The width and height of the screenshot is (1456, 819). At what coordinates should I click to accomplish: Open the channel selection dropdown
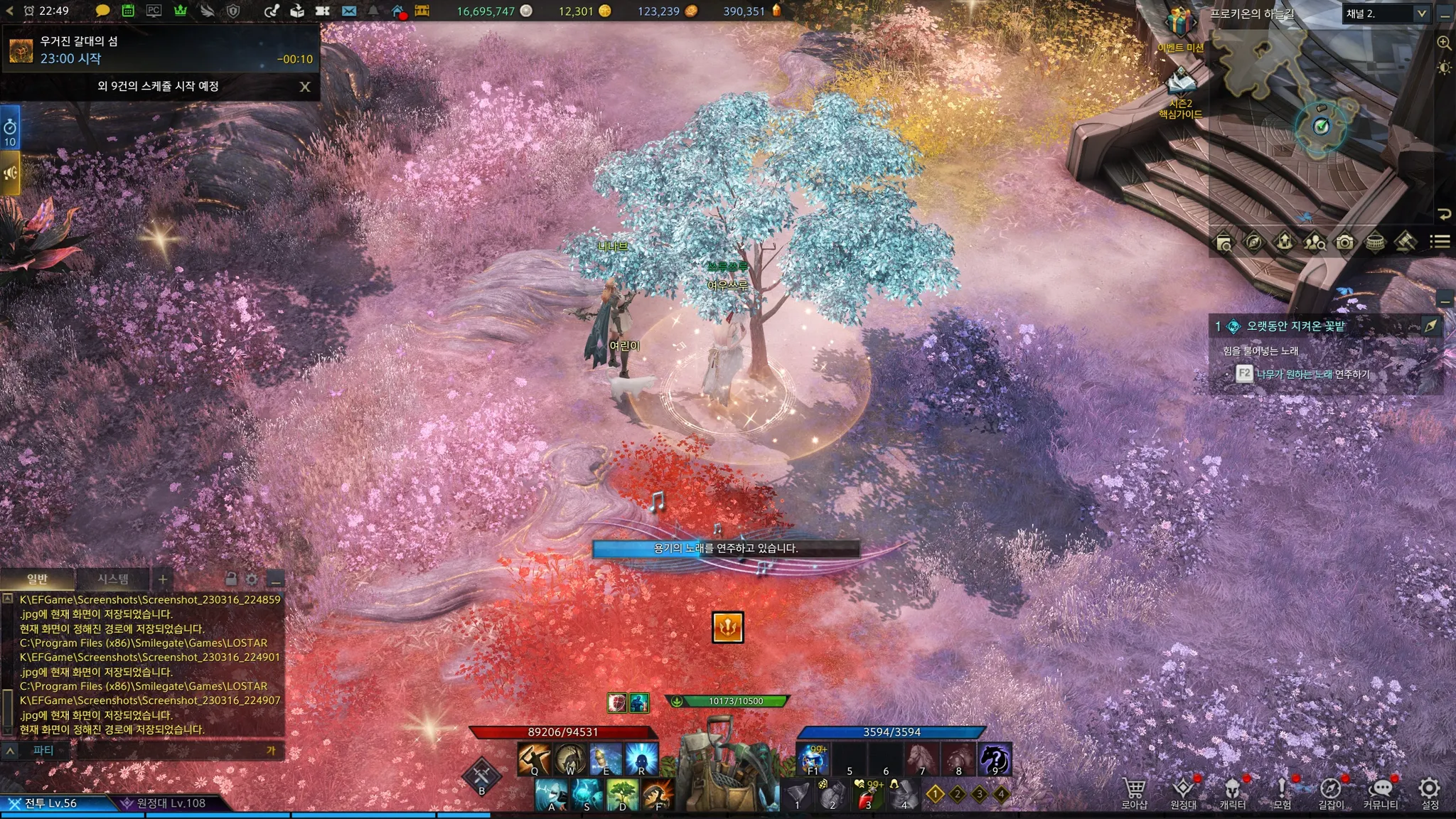[1420, 14]
